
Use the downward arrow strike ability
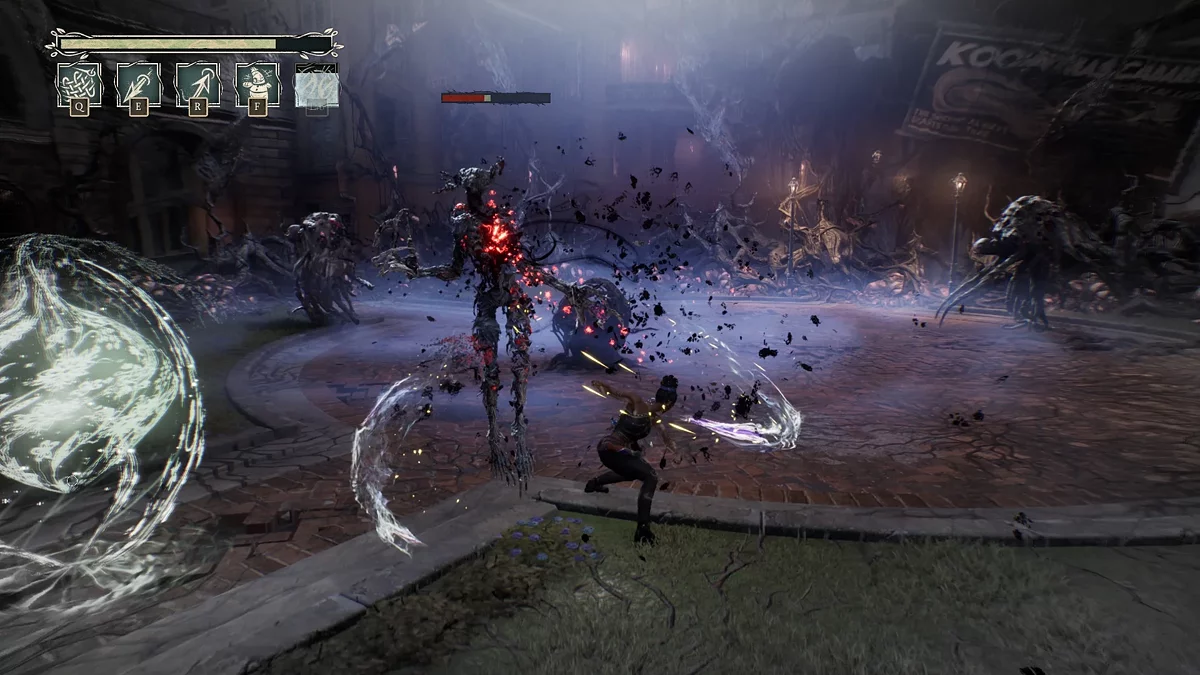138,84
